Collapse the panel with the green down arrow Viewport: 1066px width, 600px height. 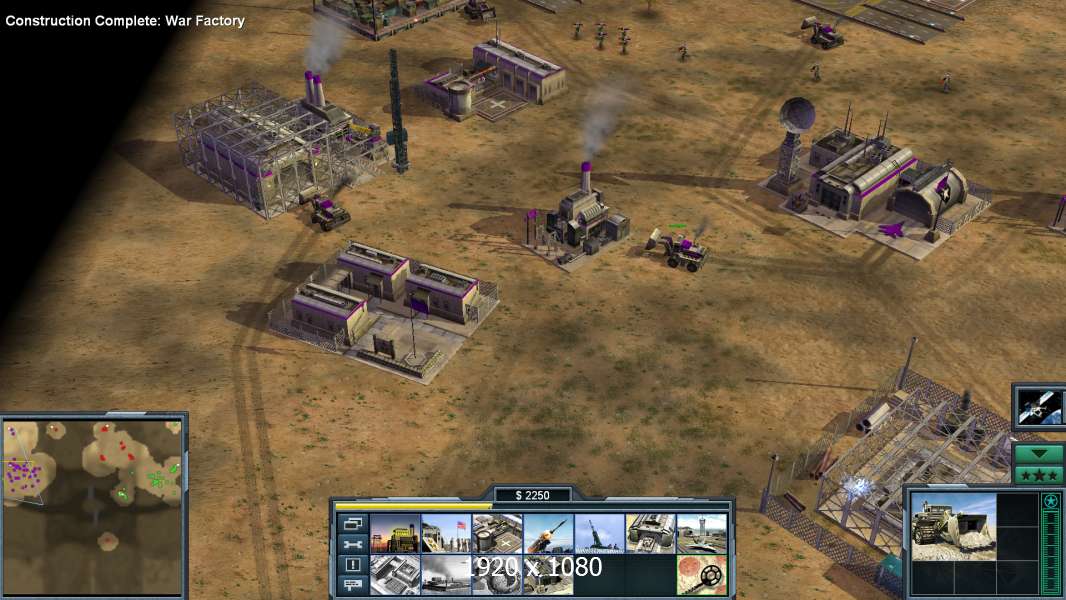click(1038, 453)
